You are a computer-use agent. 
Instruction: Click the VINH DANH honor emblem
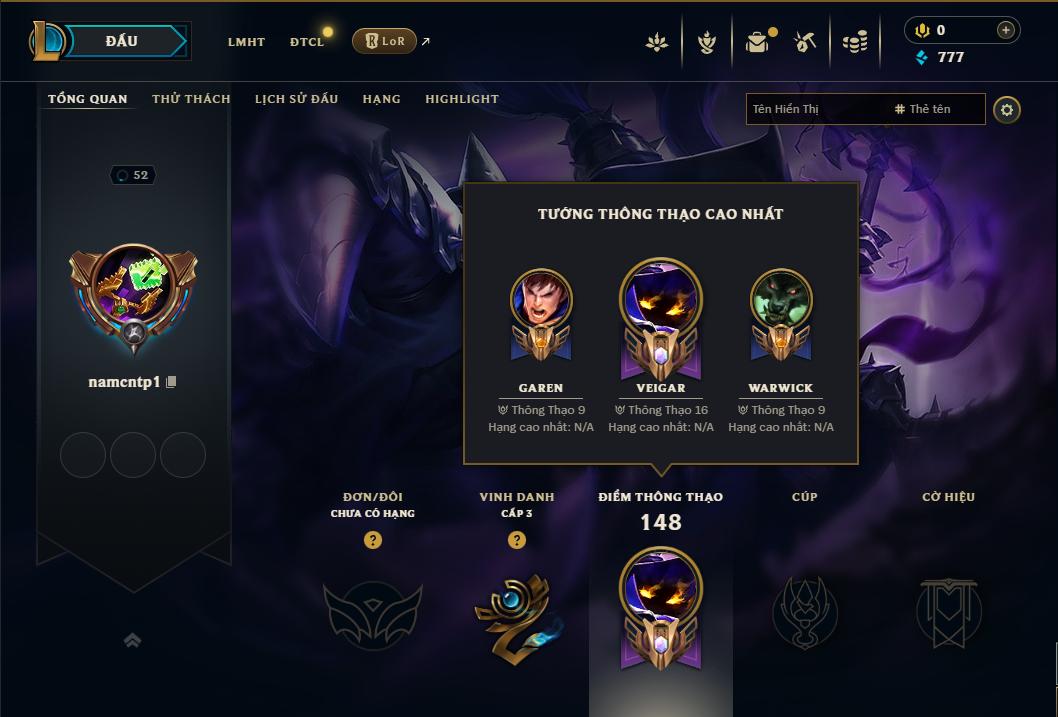coord(516,613)
